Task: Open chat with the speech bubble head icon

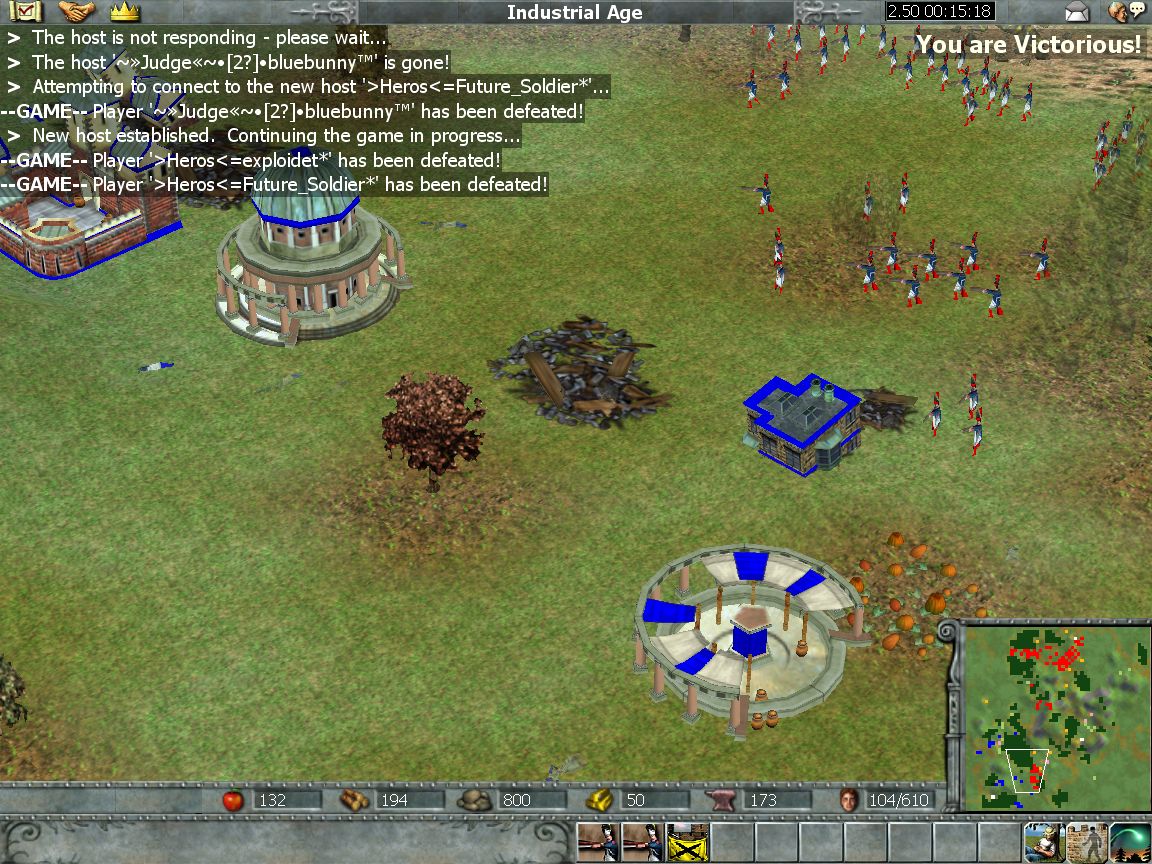Action: pyautogui.click(x=1126, y=12)
